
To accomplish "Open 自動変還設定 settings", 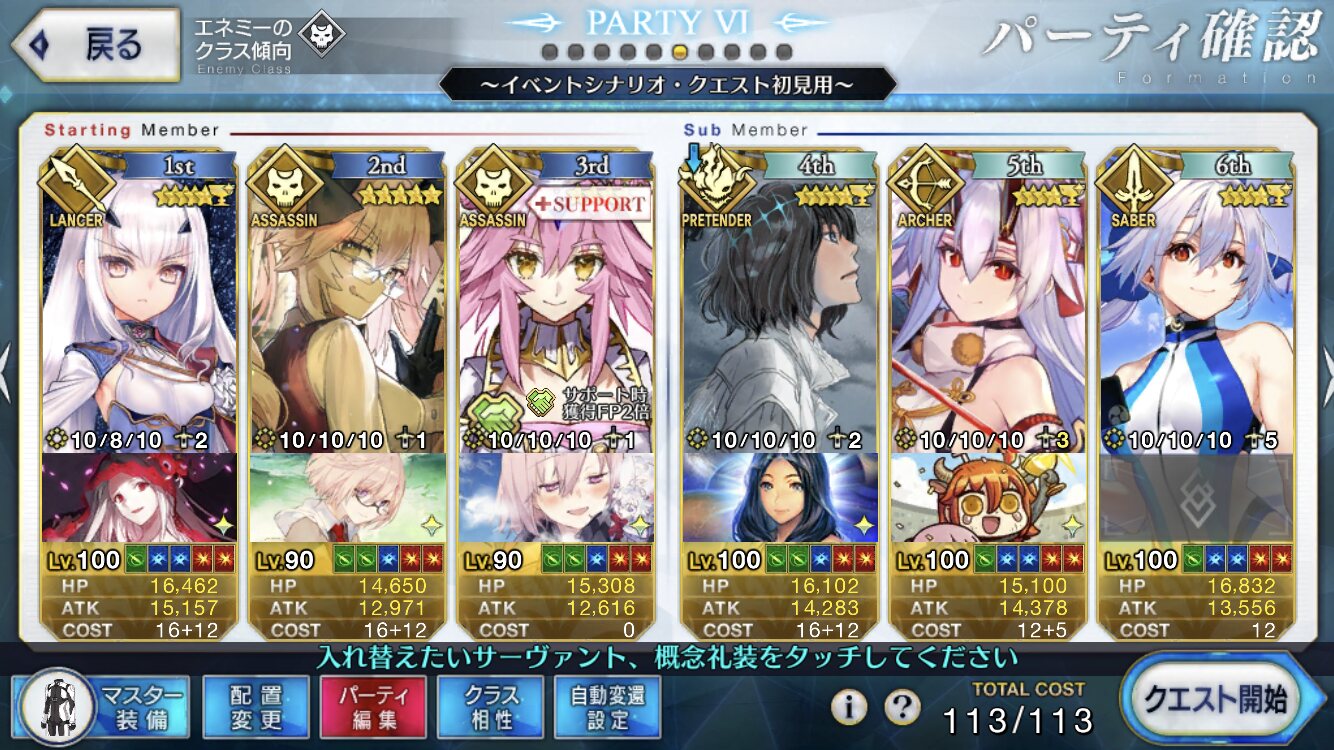I will pos(608,706).
